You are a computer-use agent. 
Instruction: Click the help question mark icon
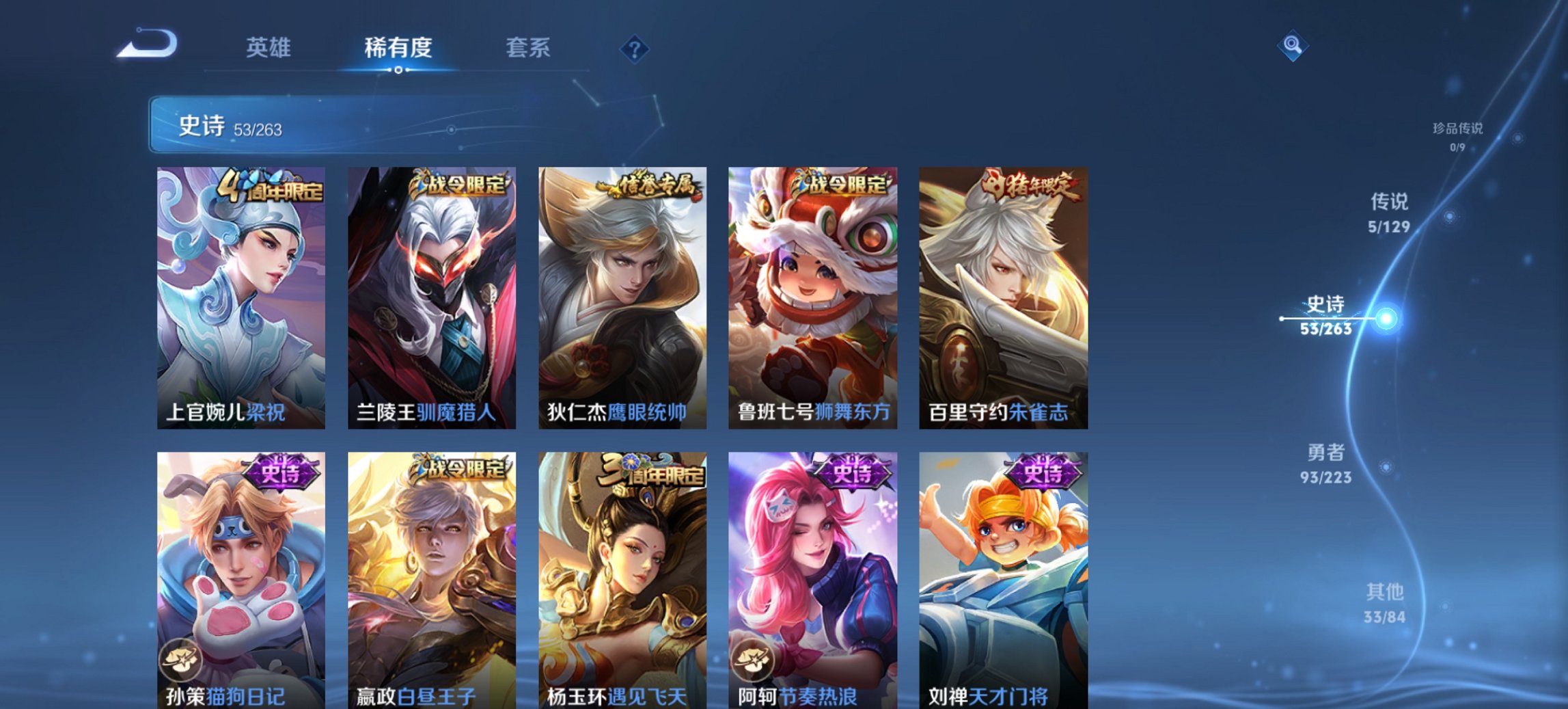click(x=632, y=47)
